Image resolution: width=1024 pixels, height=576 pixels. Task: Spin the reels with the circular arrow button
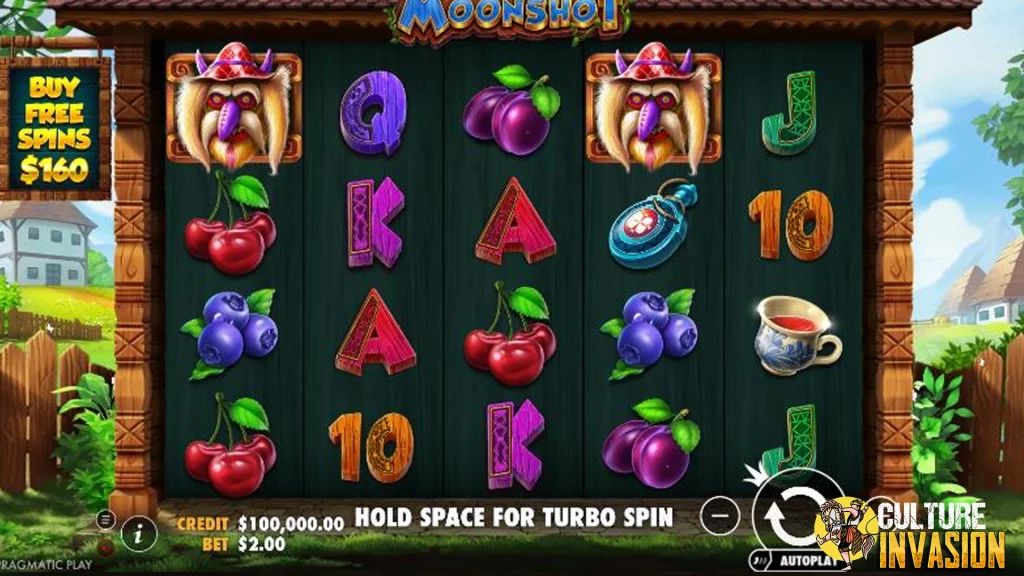point(785,515)
